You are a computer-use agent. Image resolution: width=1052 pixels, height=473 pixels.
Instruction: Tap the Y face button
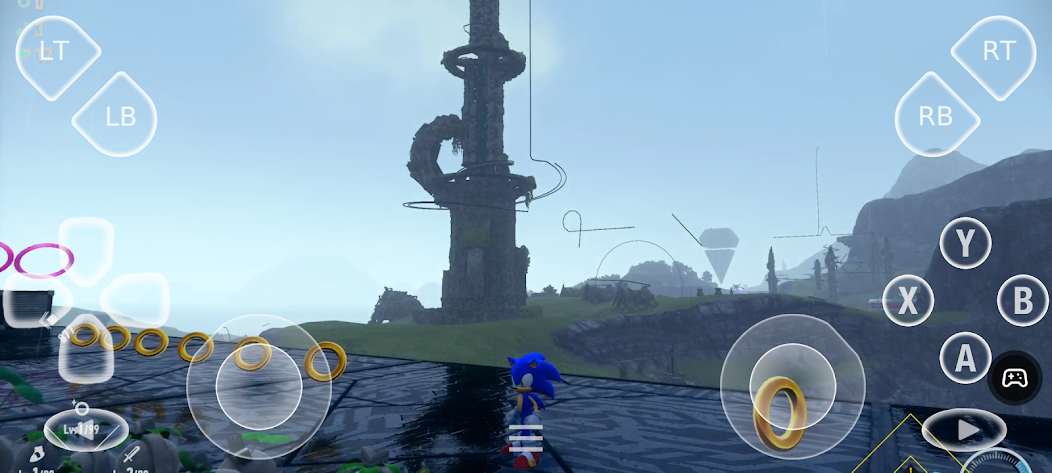pyautogui.click(x=965, y=242)
